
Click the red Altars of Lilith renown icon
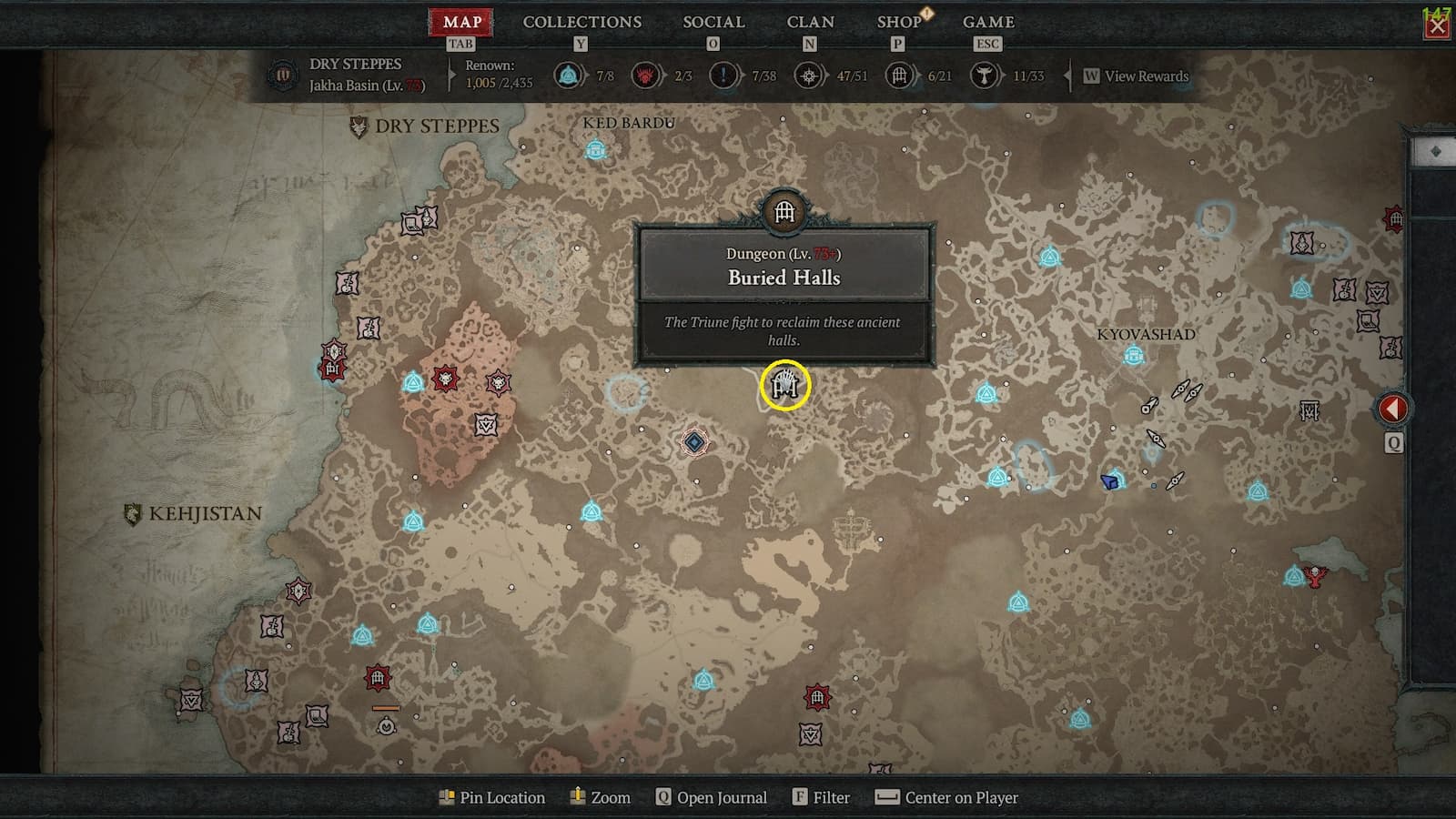click(x=645, y=76)
